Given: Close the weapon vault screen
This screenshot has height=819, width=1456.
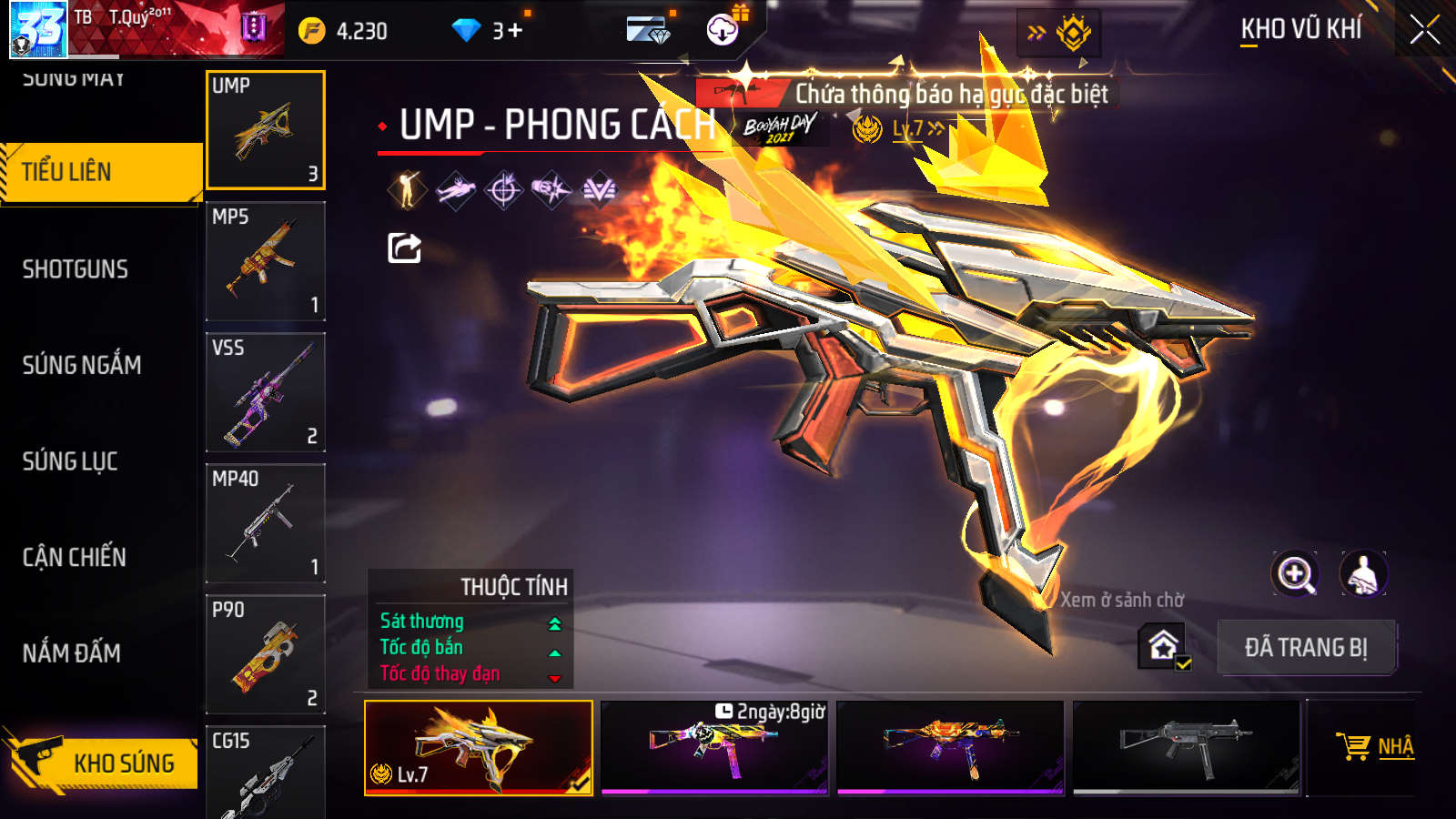Looking at the screenshot, I should pyautogui.click(x=1424, y=30).
